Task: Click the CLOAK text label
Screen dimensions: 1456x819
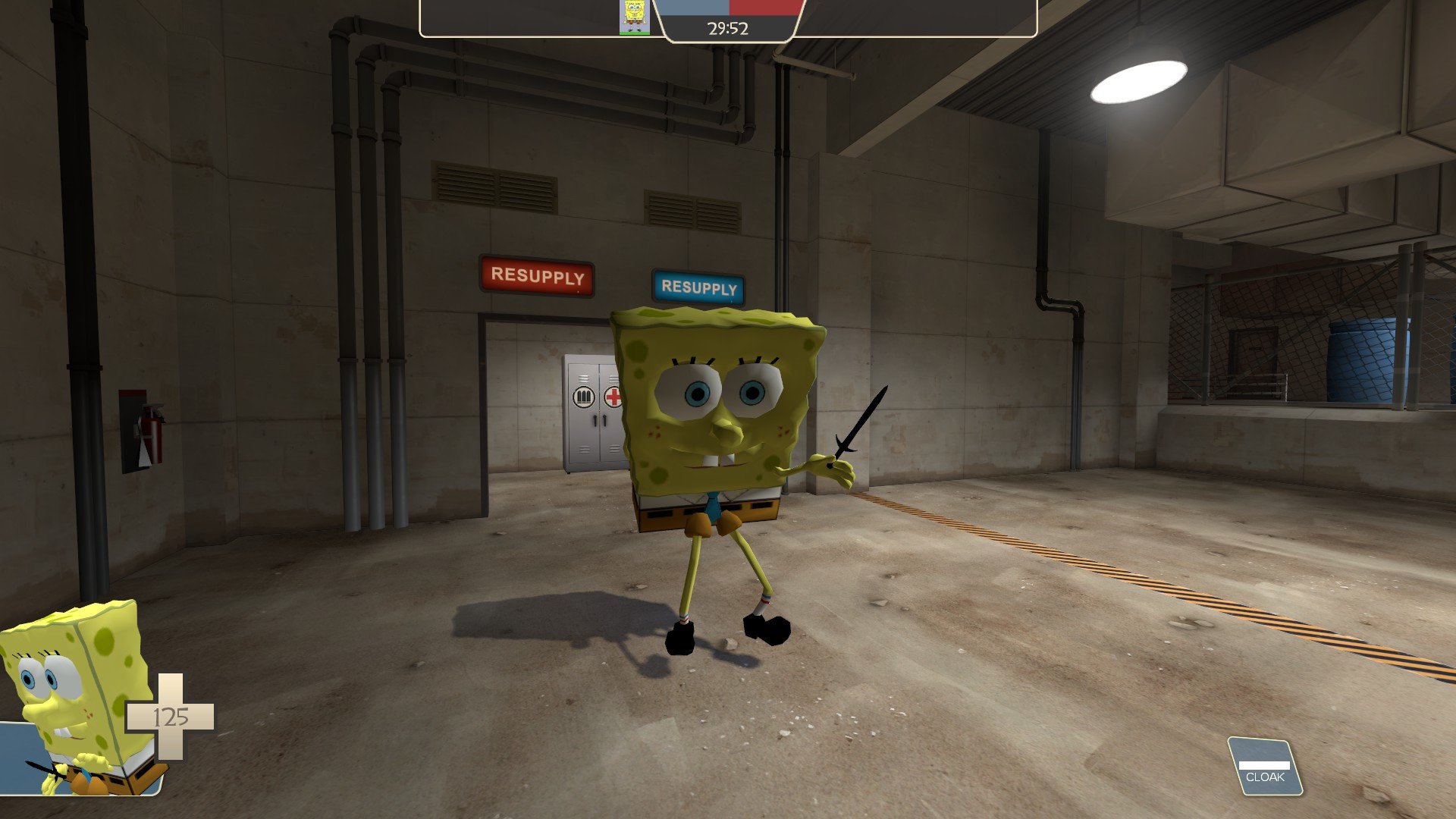Action: (x=1264, y=778)
